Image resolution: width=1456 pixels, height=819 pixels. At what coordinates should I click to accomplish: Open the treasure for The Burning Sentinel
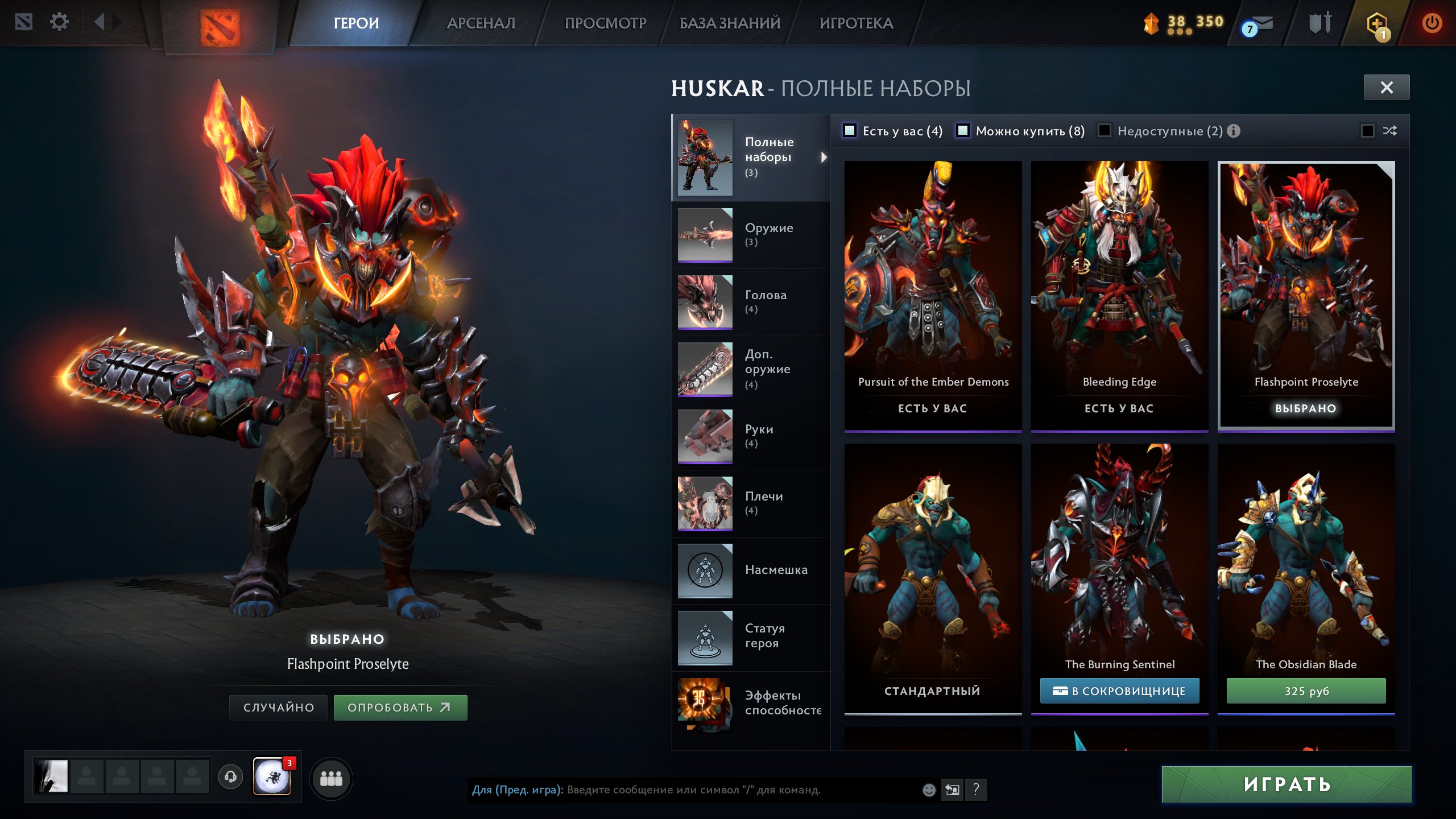(1119, 691)
